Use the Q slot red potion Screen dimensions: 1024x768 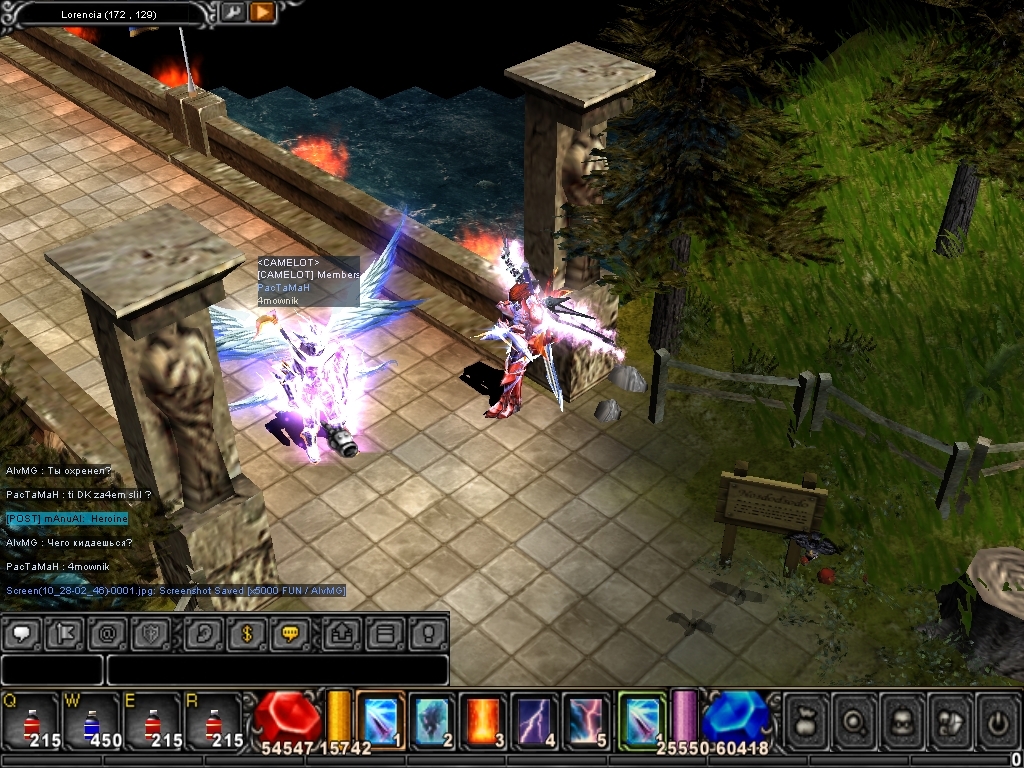(30, 720)
